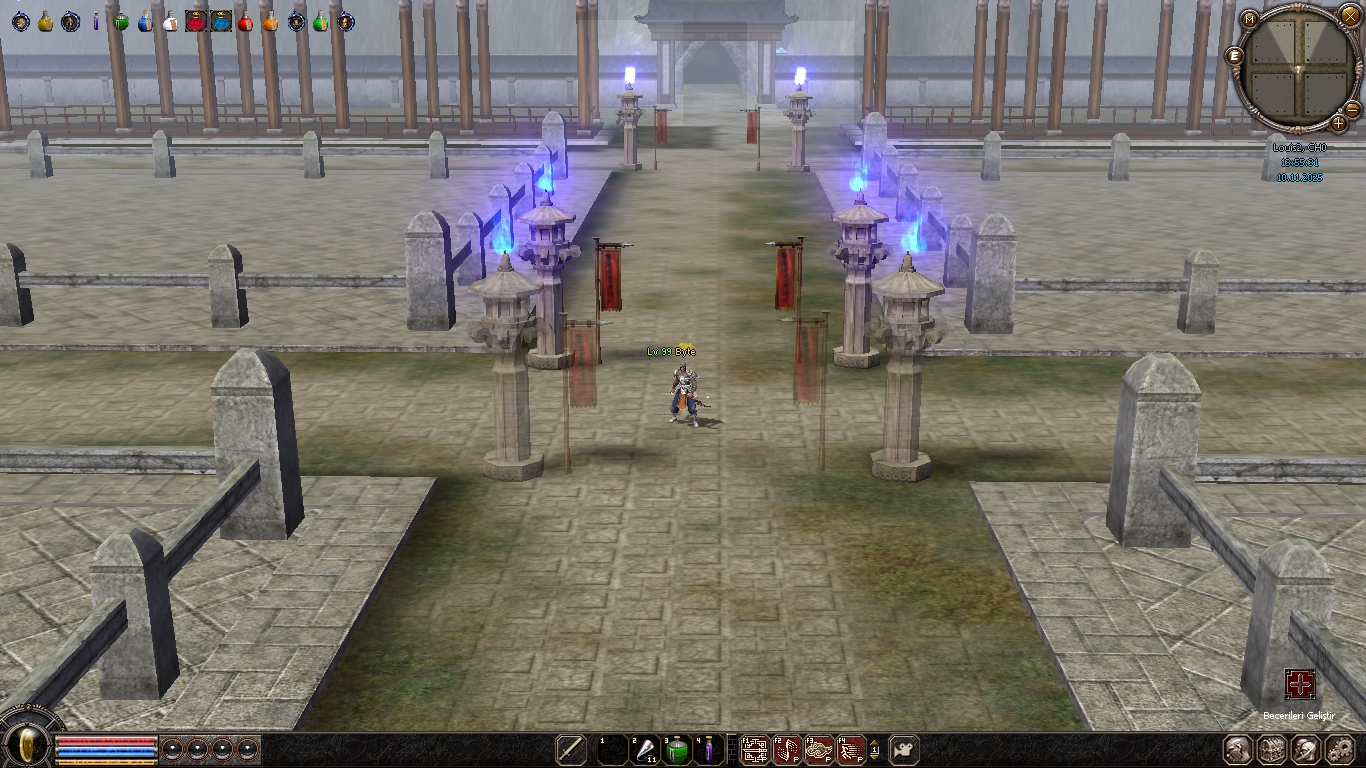Open the settings gears menu
The image size is (1366, 768).
1340,749
